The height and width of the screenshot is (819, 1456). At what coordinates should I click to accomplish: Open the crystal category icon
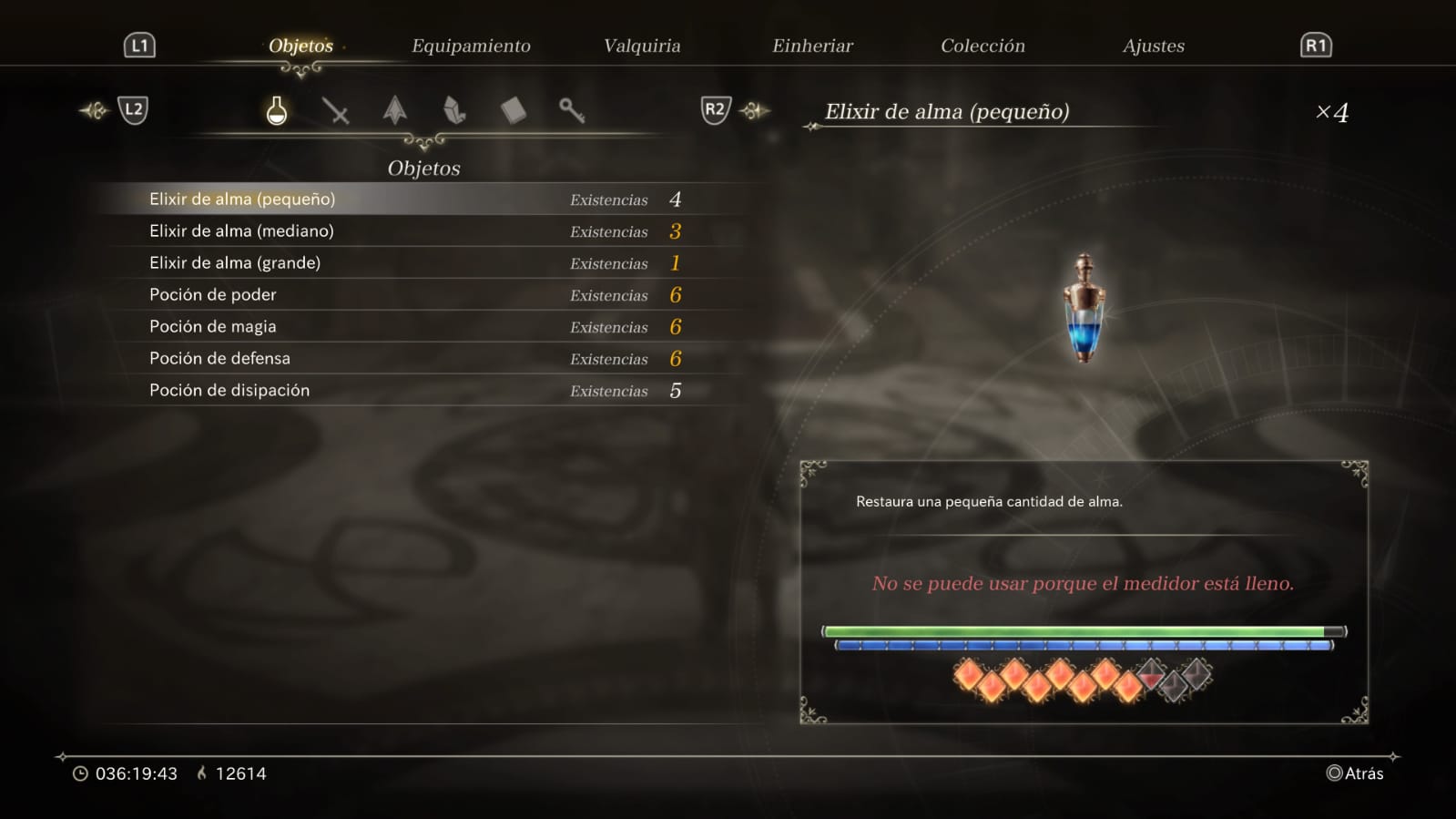[453, 111]
